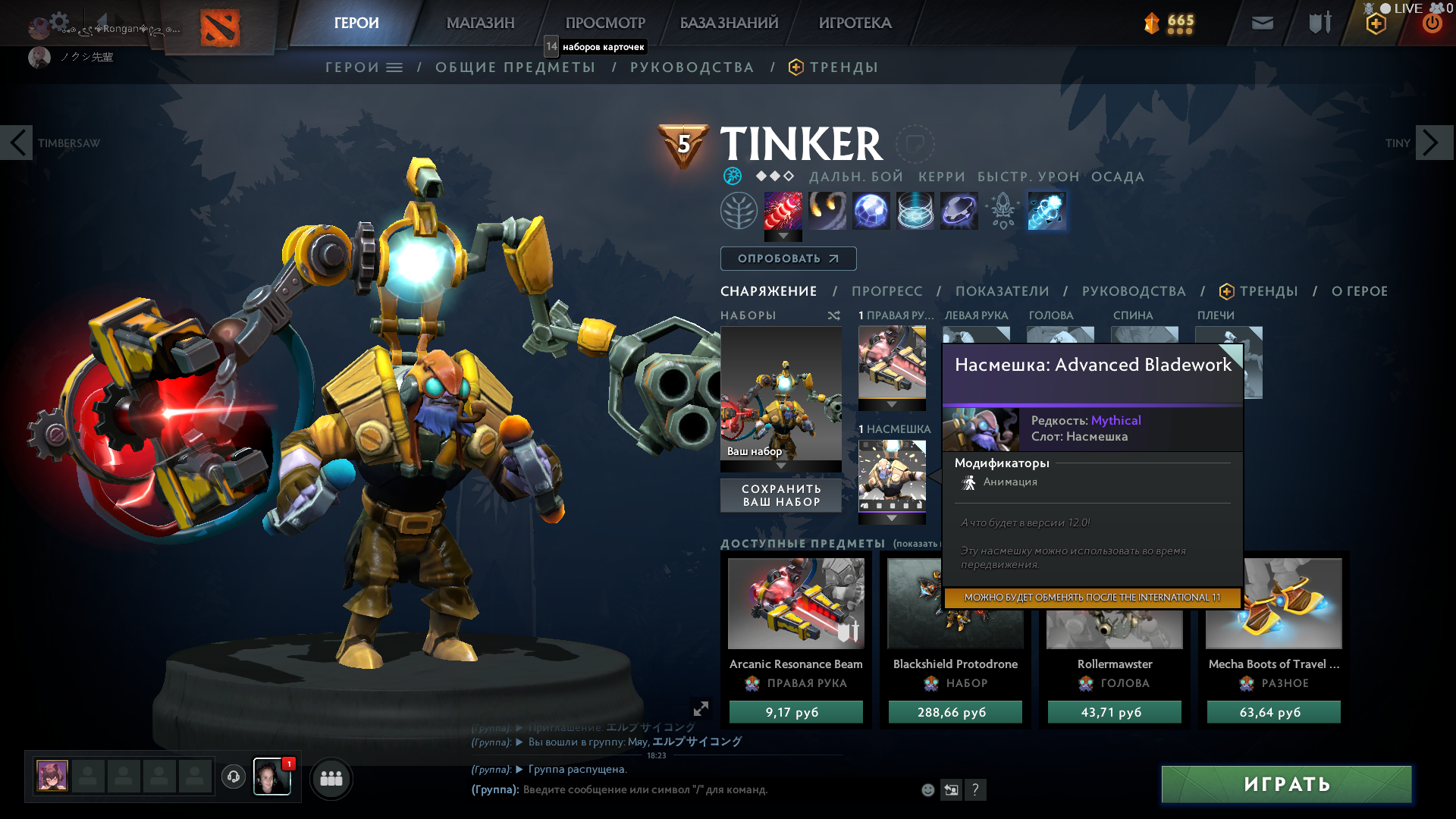Click the headset voice toggle near party slots
The width and height of the screenshot is (1456, 819).
point(233,777)
